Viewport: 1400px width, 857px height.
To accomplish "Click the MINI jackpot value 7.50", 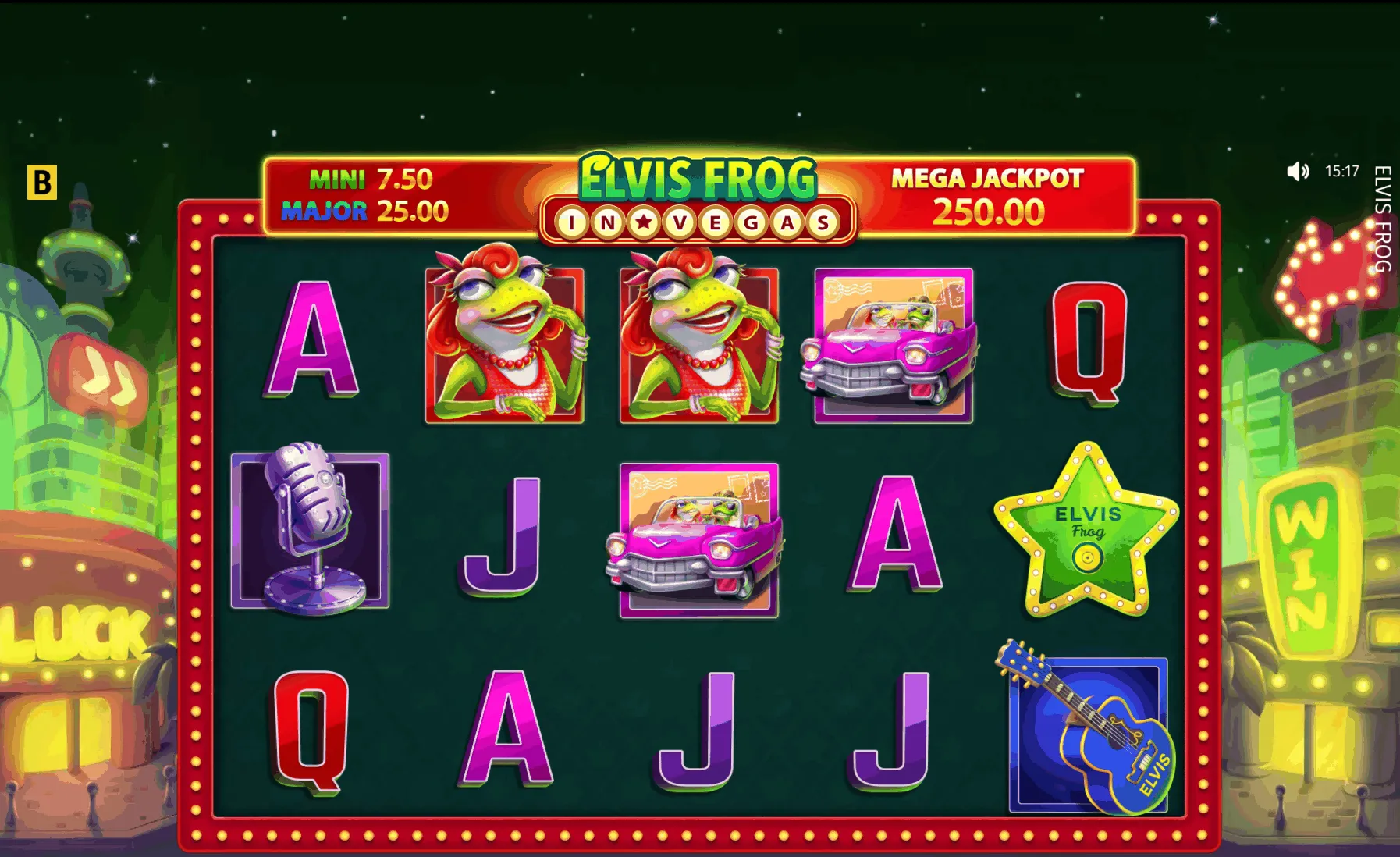I will pyautogui.click(x=401, y=178).
